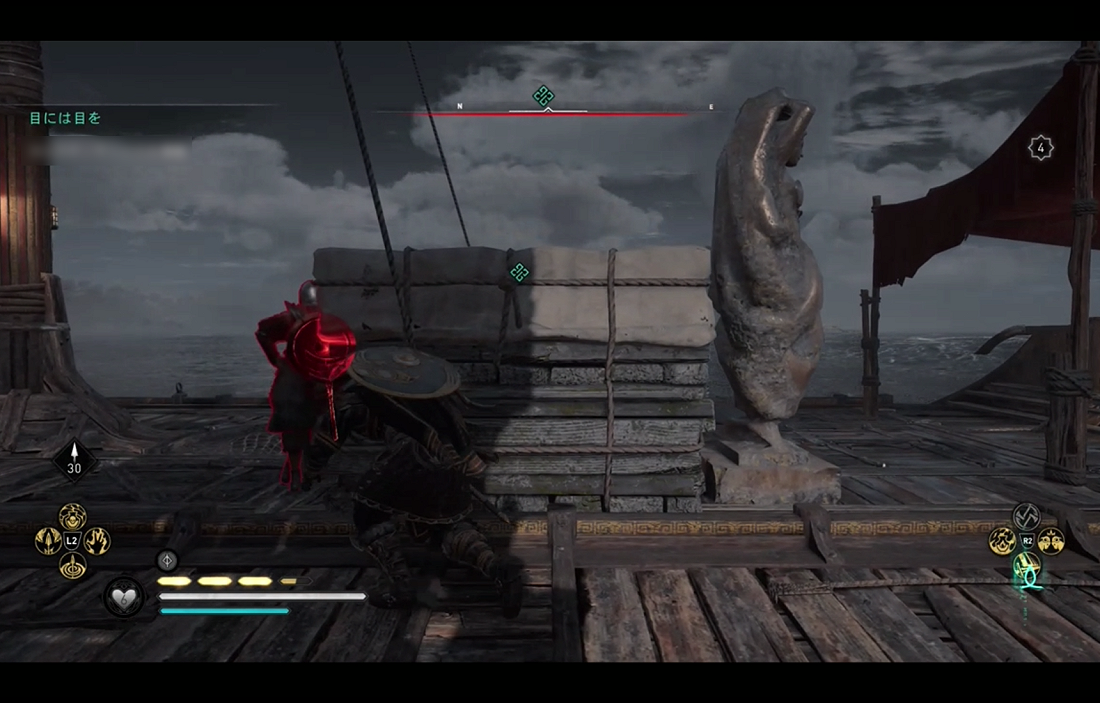
Task: Activate the left ranged ability with the arrowhead
Action: [x=48, y=541]
